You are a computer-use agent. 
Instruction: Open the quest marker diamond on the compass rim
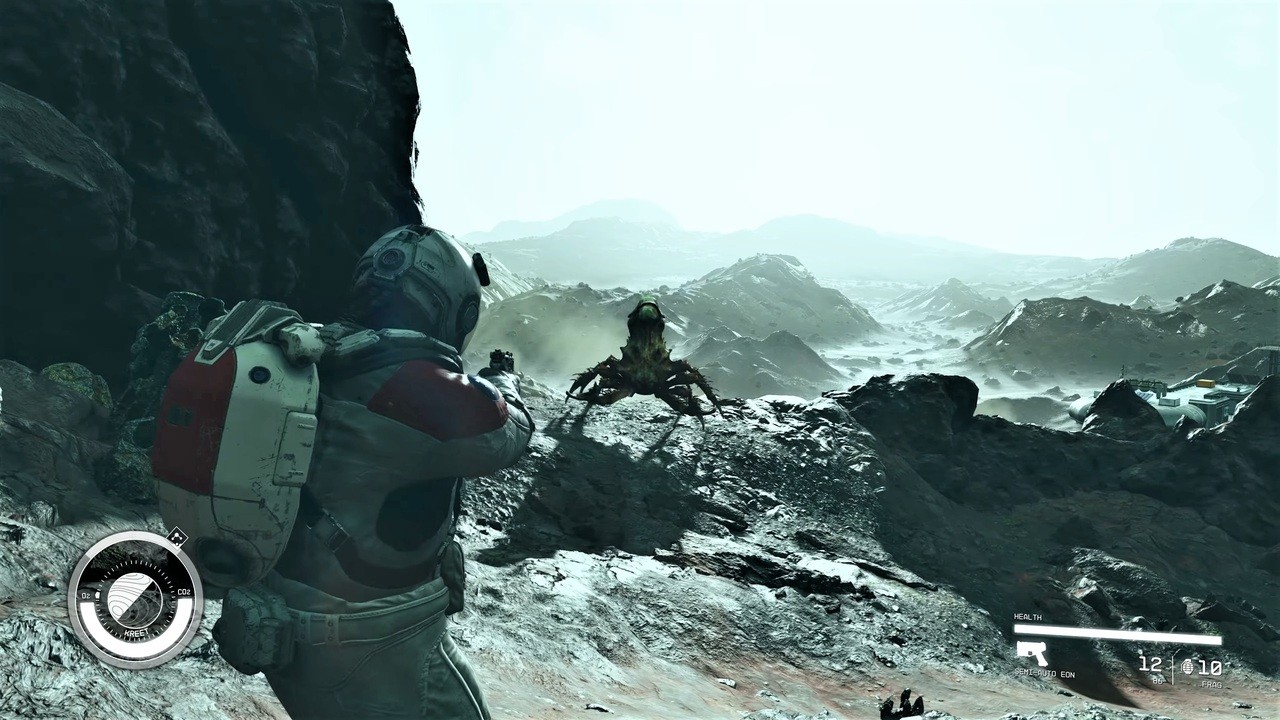click(177, 538)
